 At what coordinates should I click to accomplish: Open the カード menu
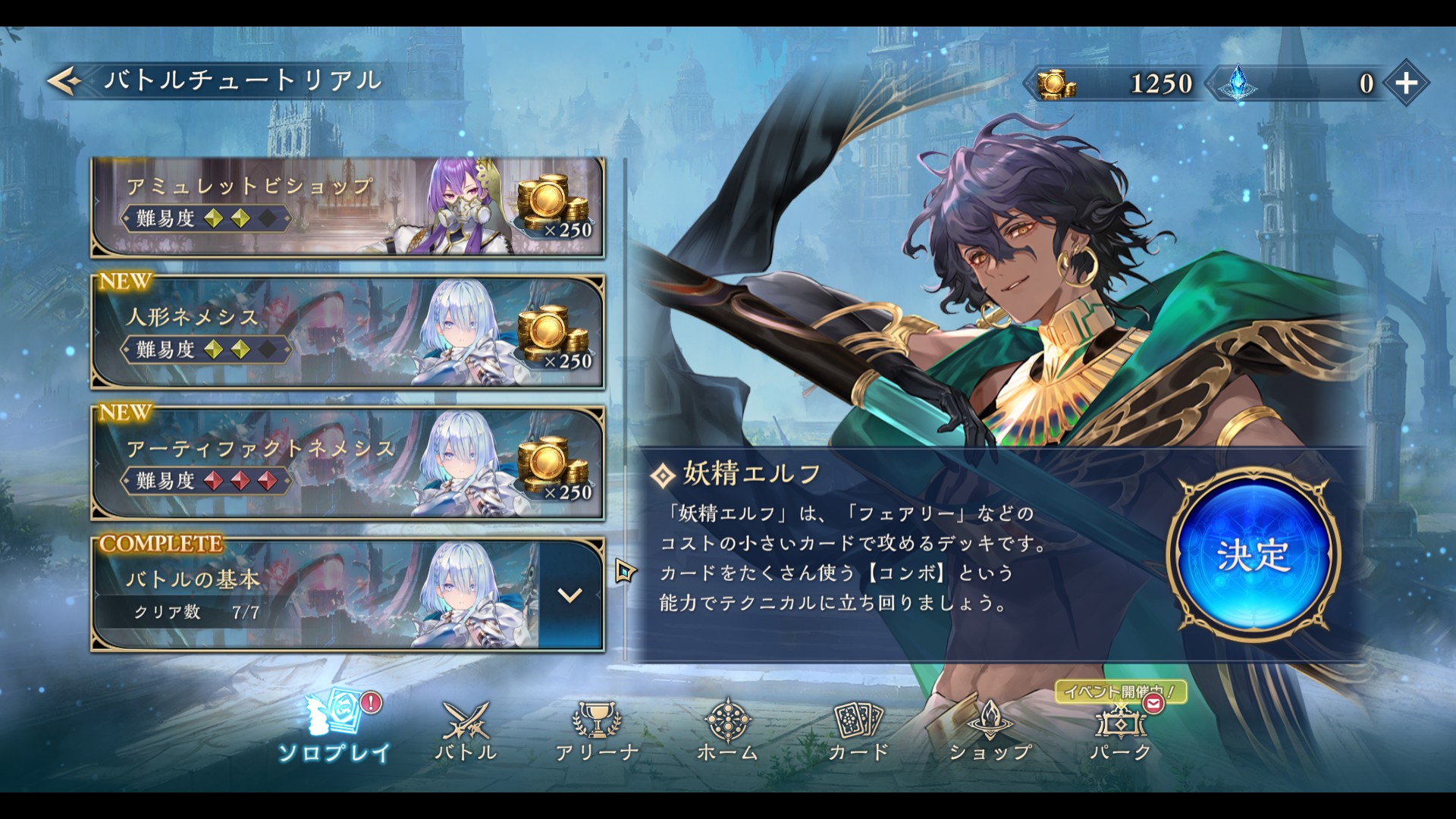(x=858, y=730)
